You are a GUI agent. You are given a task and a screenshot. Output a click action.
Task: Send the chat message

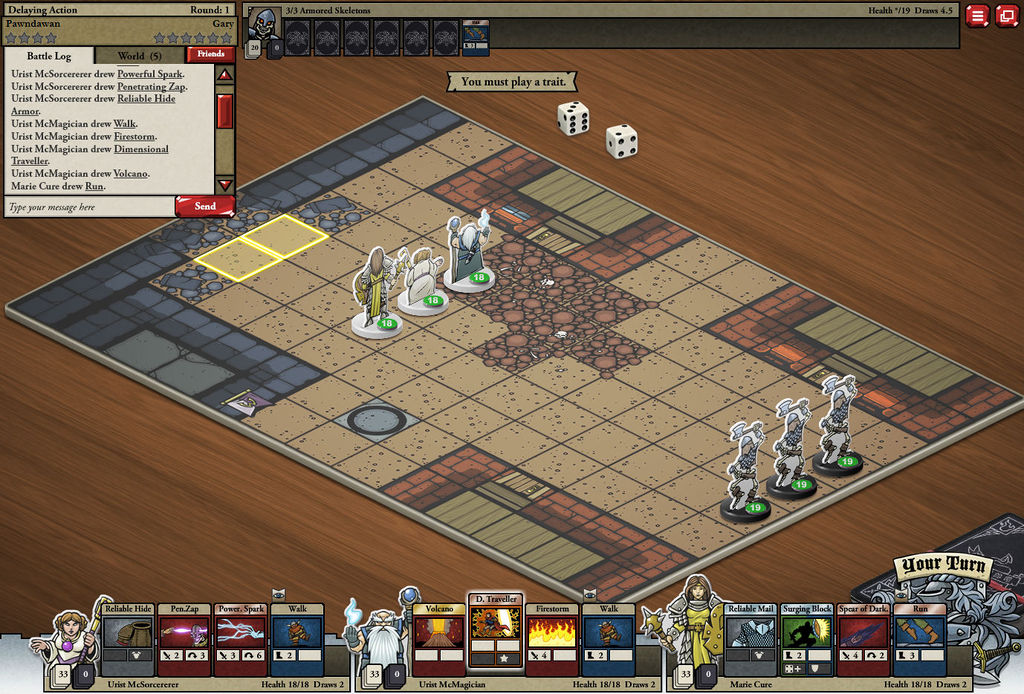click(x=205, y=206)
